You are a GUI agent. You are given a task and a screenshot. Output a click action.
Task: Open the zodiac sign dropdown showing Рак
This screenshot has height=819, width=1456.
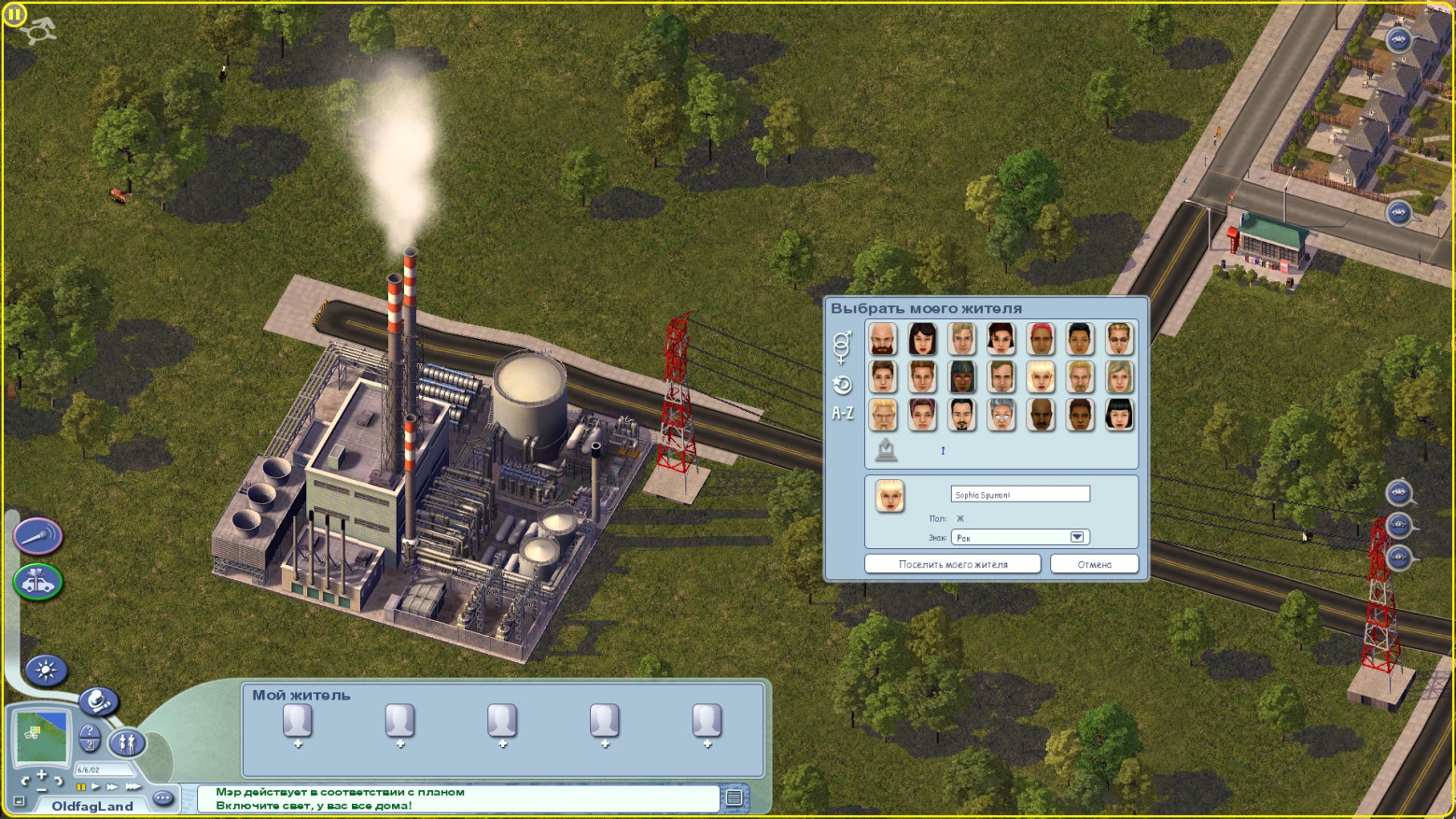click(1077, 536)
